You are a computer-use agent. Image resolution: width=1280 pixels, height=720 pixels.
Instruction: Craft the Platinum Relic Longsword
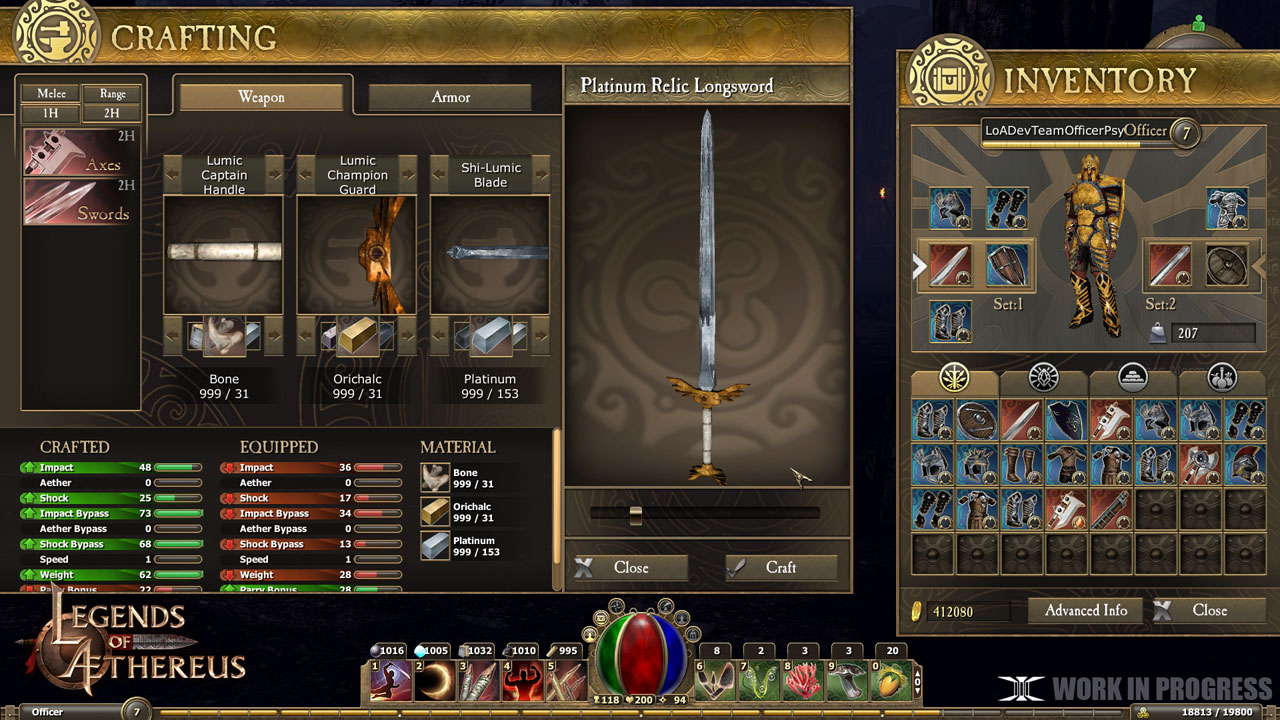click(x=781, y=568)
